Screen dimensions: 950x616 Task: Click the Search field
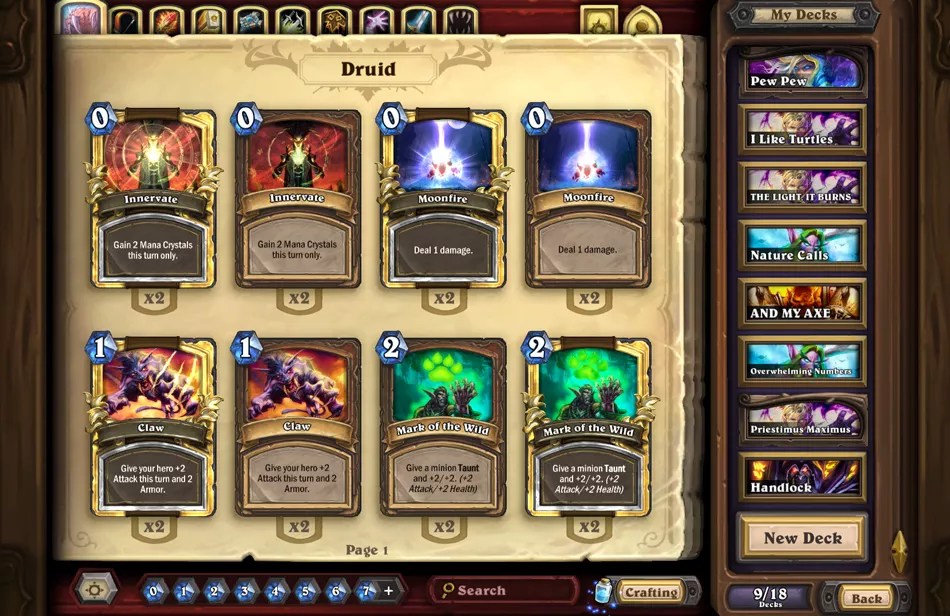click(x=505, y=591)
